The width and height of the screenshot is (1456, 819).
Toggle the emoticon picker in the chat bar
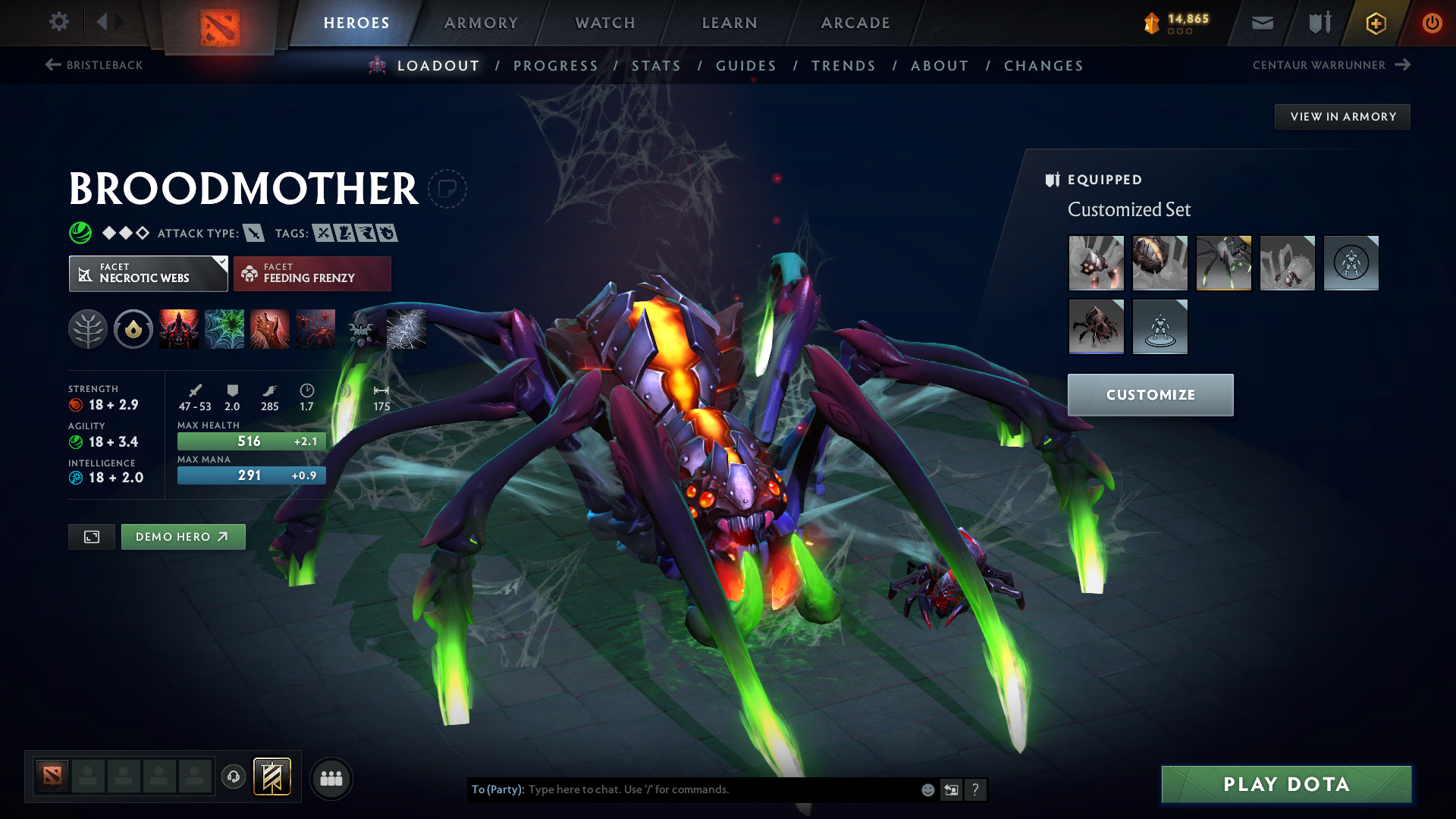pos(927,789)
